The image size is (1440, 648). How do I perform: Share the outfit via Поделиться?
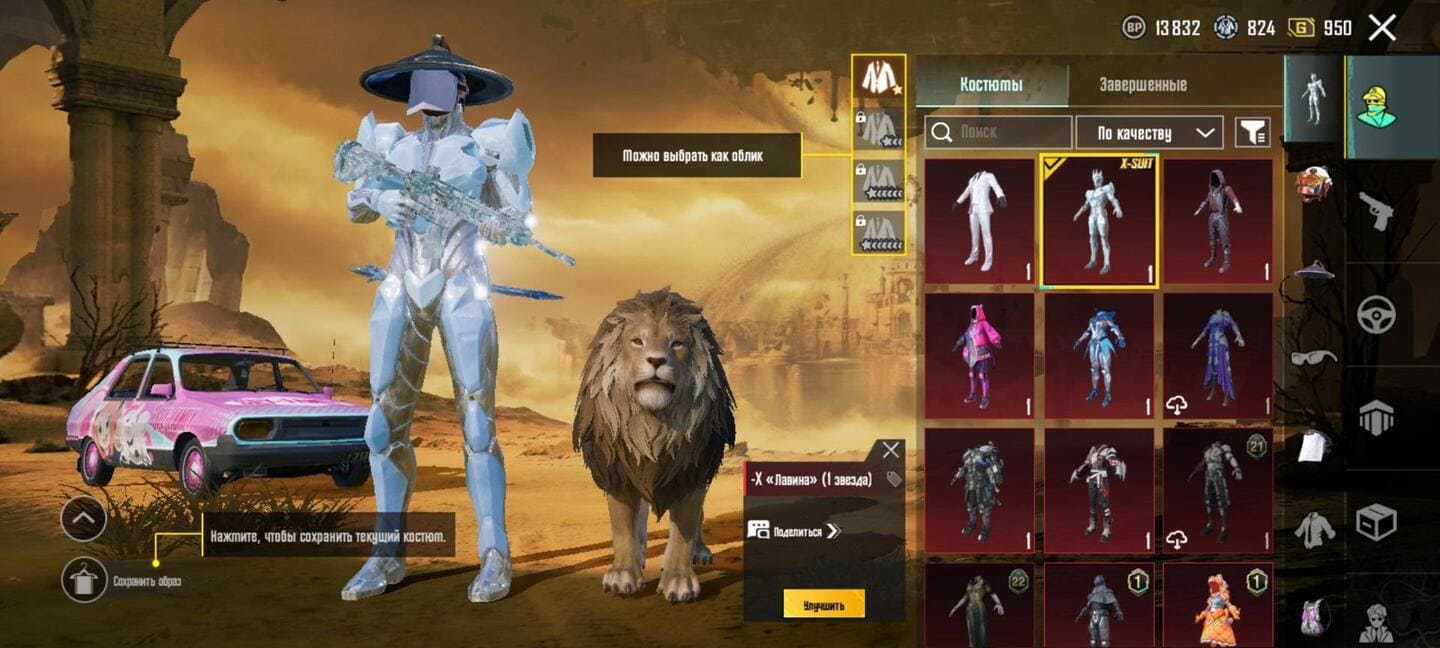point(794,530)
